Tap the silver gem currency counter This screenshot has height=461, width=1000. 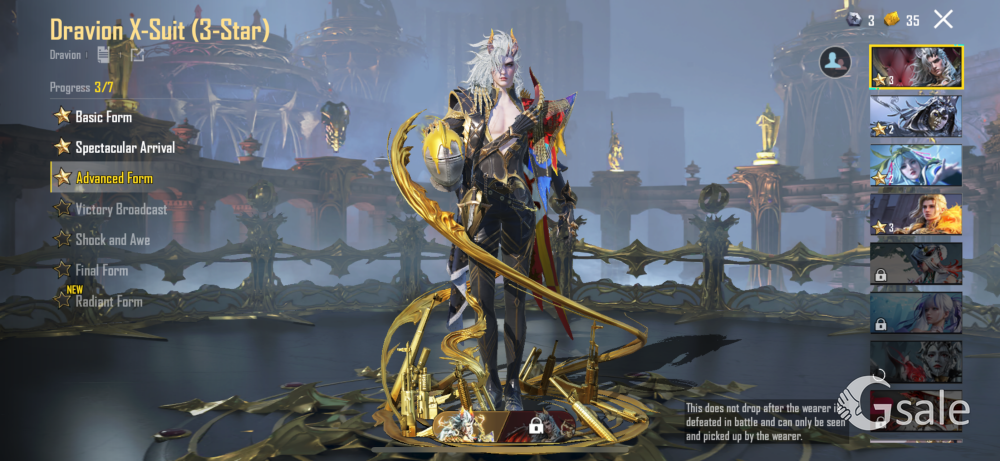tap(861, 20)
